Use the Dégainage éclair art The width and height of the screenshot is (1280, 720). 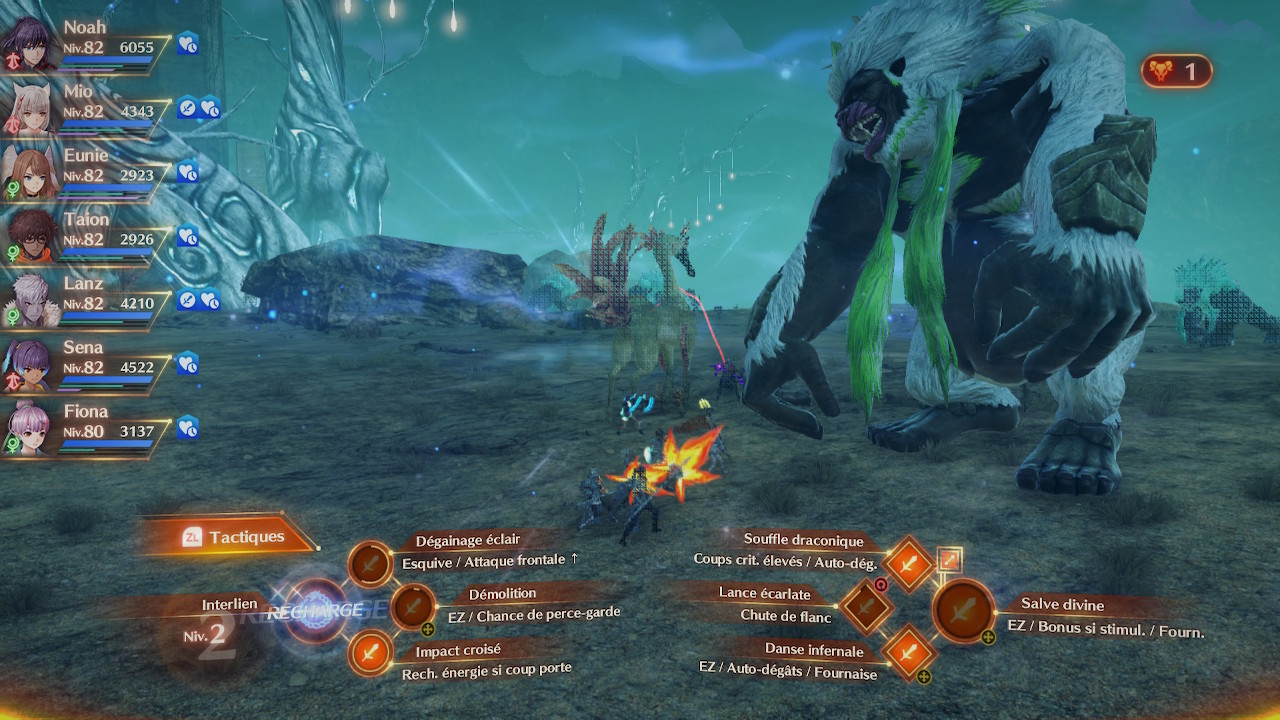pos(371,565)
